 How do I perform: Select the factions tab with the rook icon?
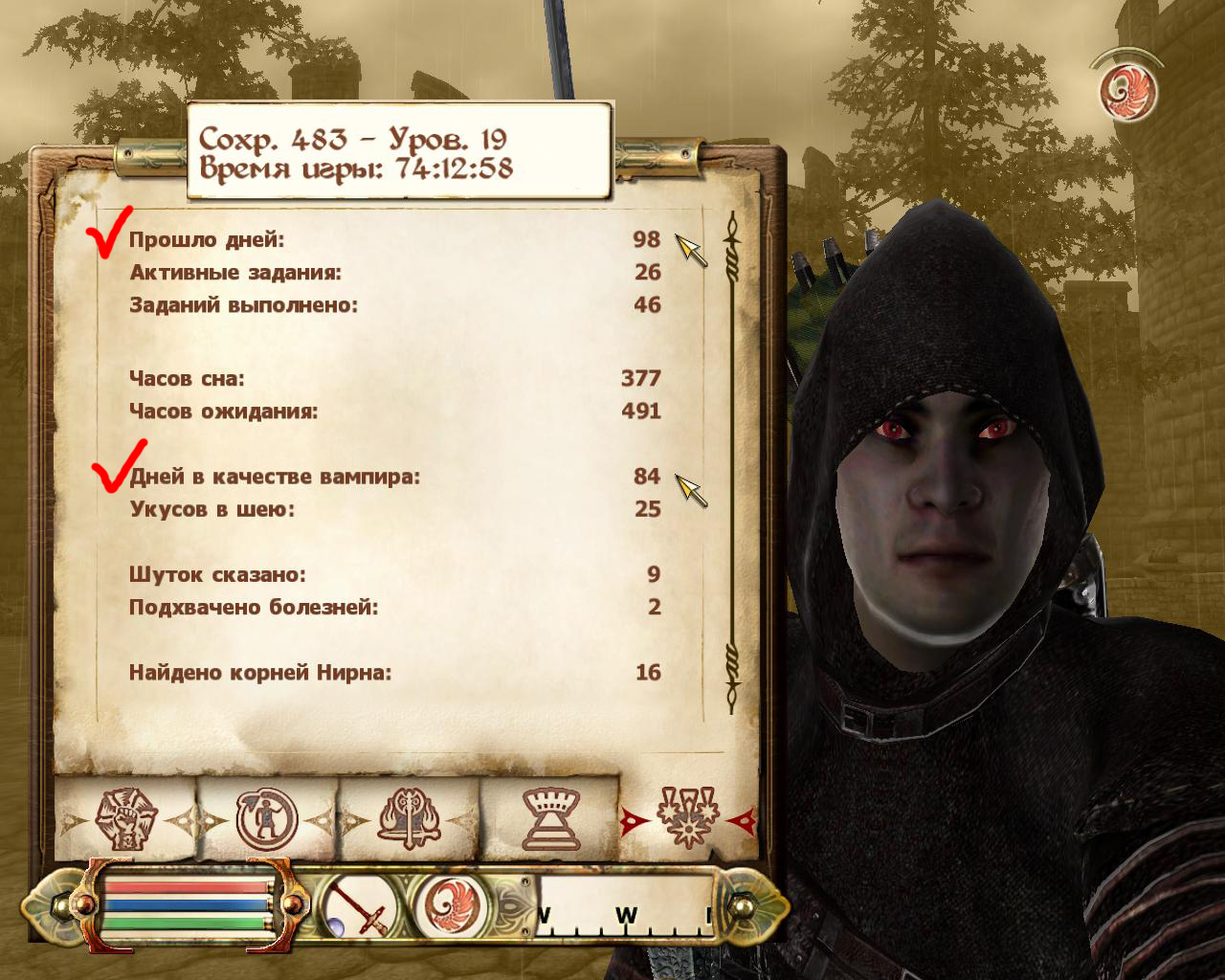pos(550,819)
